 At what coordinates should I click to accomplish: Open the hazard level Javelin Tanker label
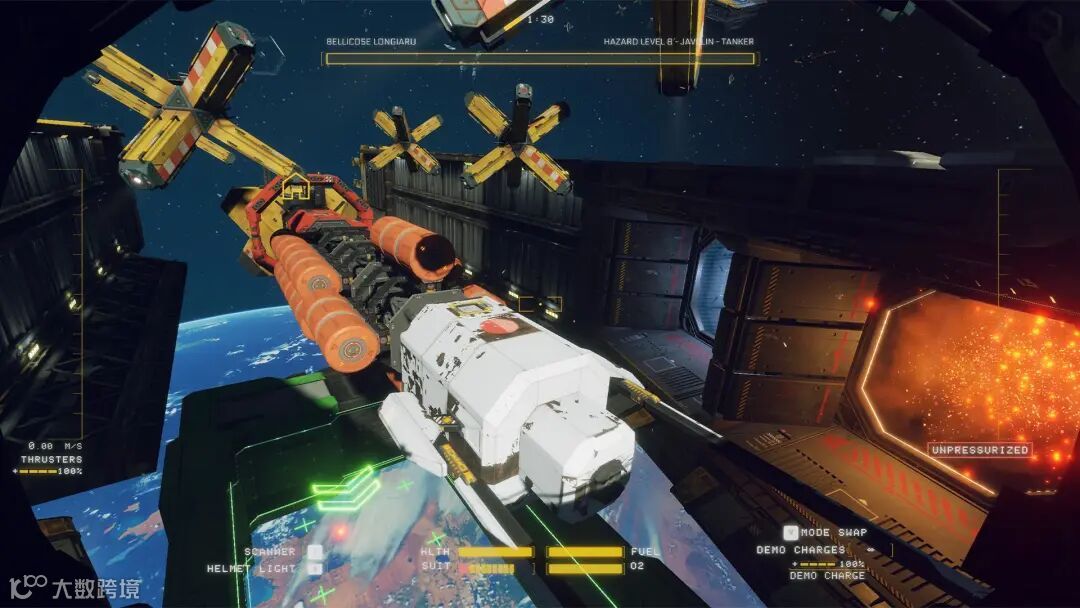(x=678, y=42)
